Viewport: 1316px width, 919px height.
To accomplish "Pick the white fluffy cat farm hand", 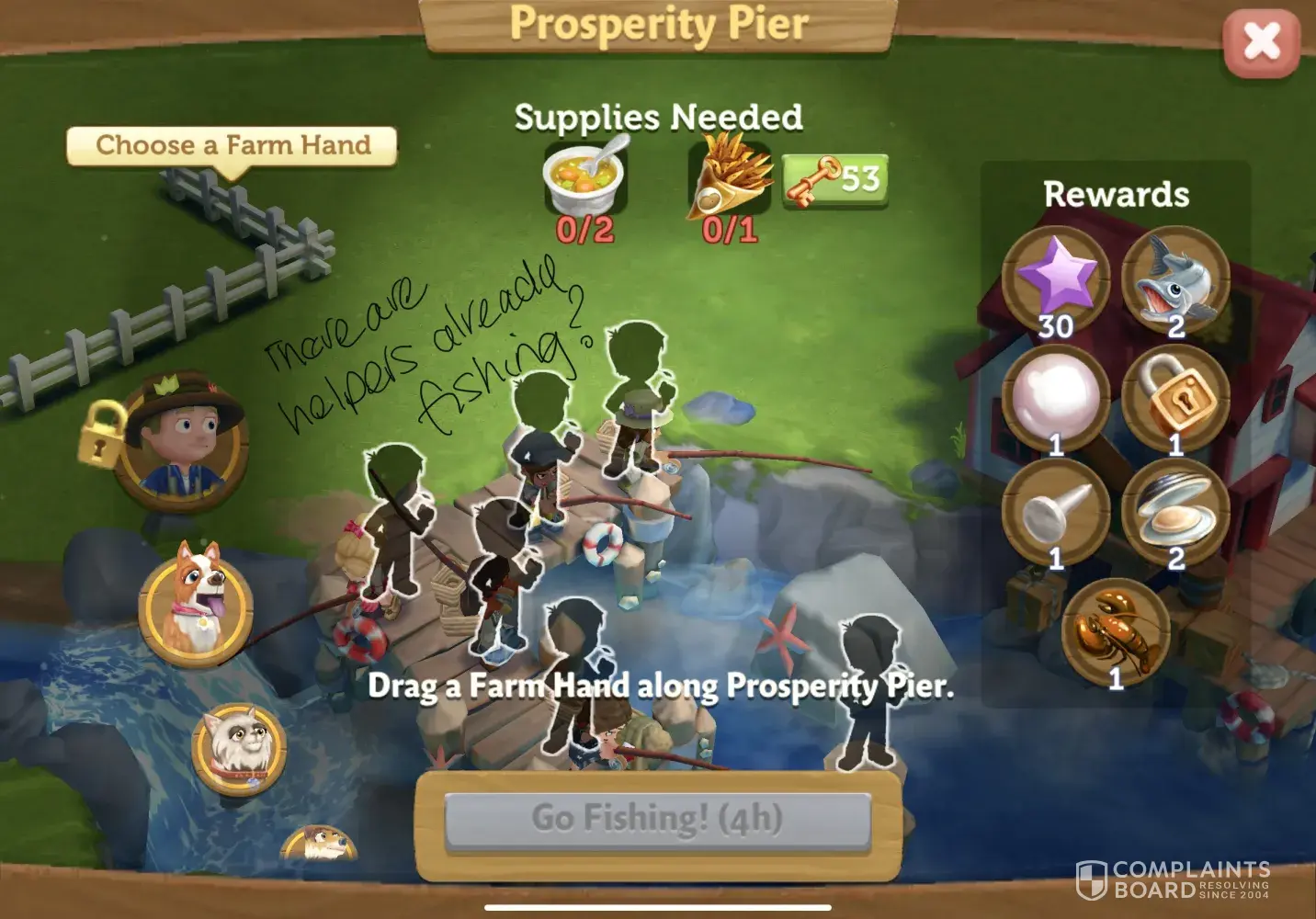I will (x=238, y=743).
